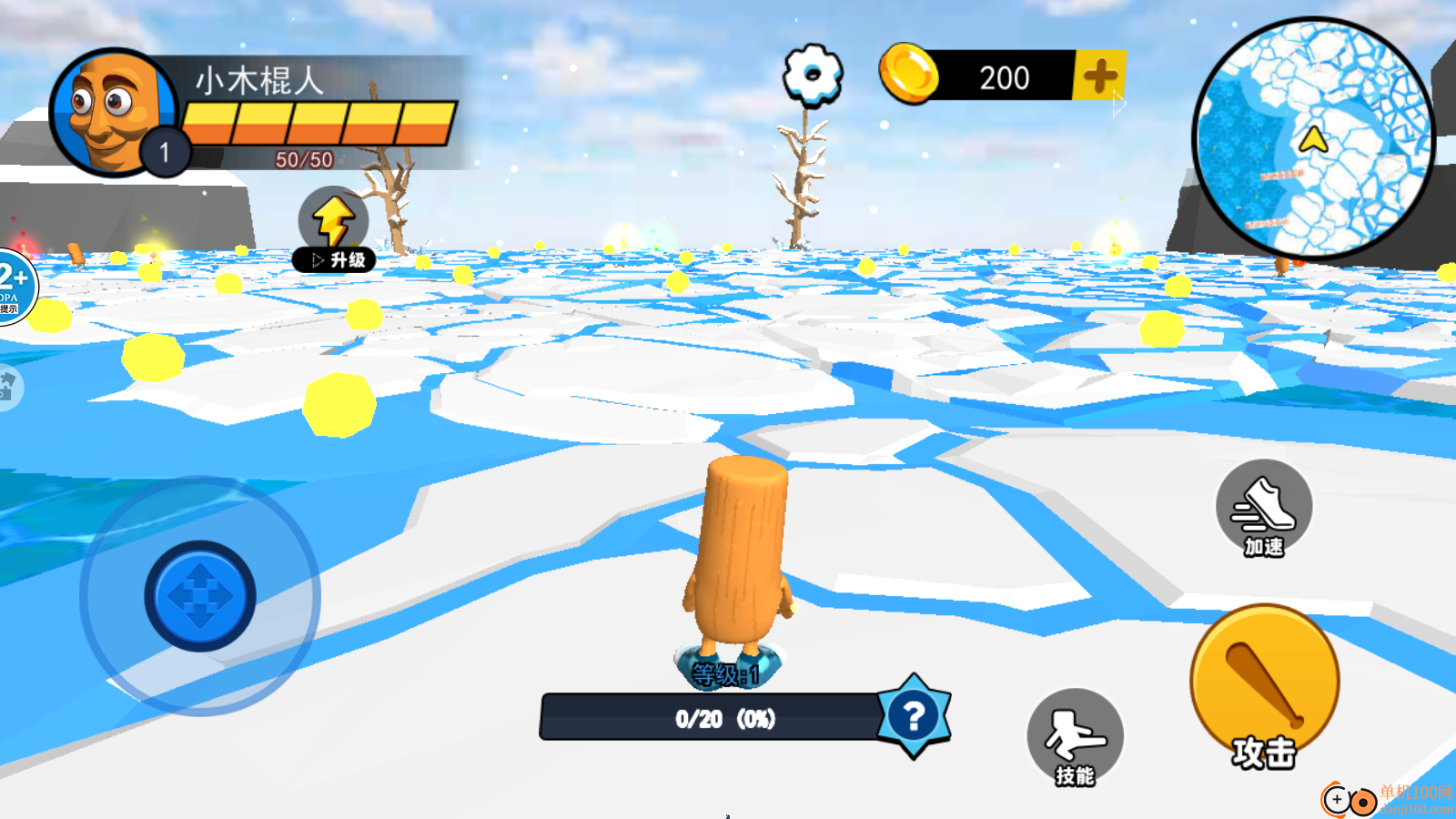Select the player avatar portrait
1456x819 pixels.
coord(111,110)
